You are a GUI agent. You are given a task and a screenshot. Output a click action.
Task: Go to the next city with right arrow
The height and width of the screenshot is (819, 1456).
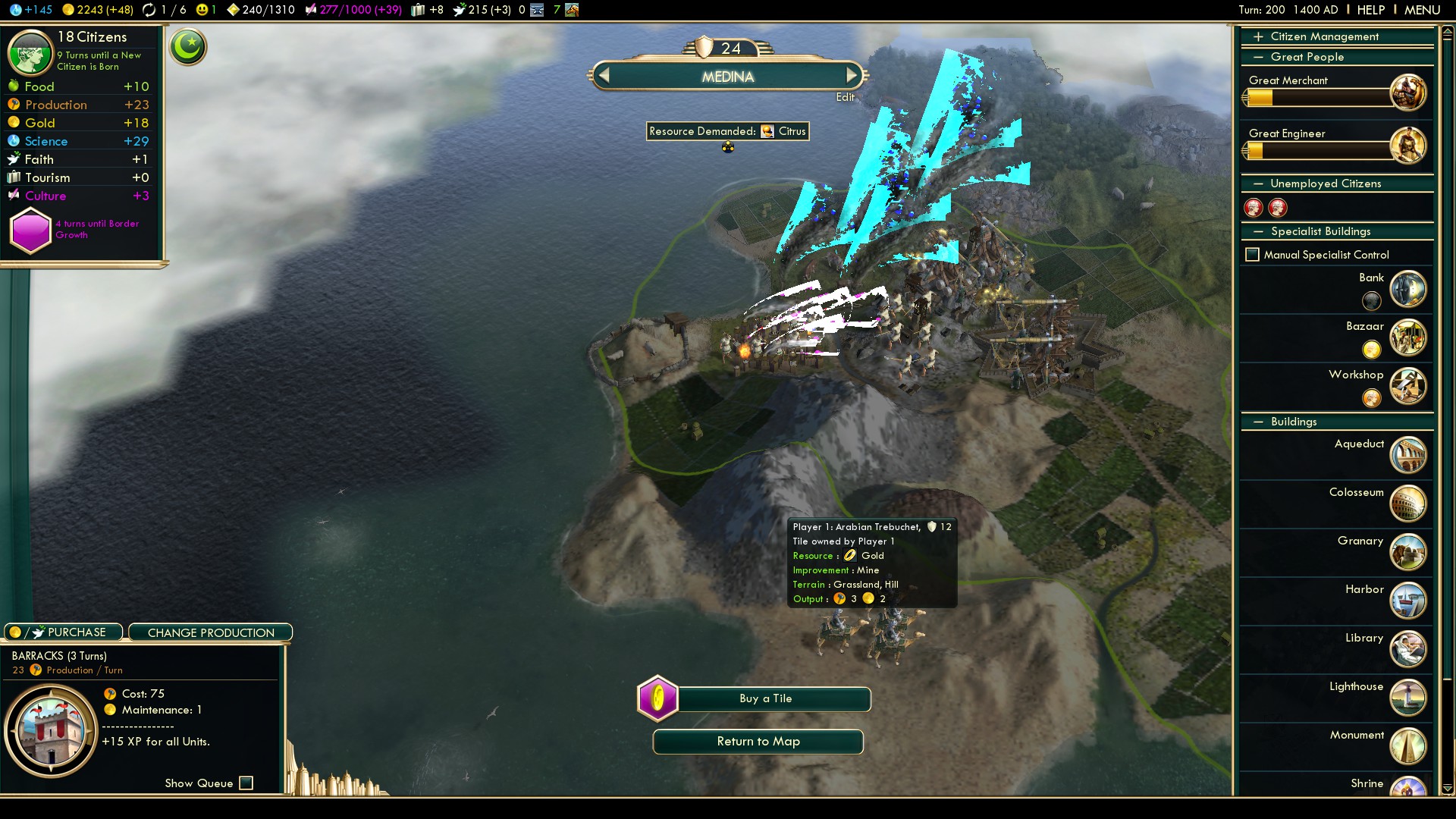(x=852, y=76)
